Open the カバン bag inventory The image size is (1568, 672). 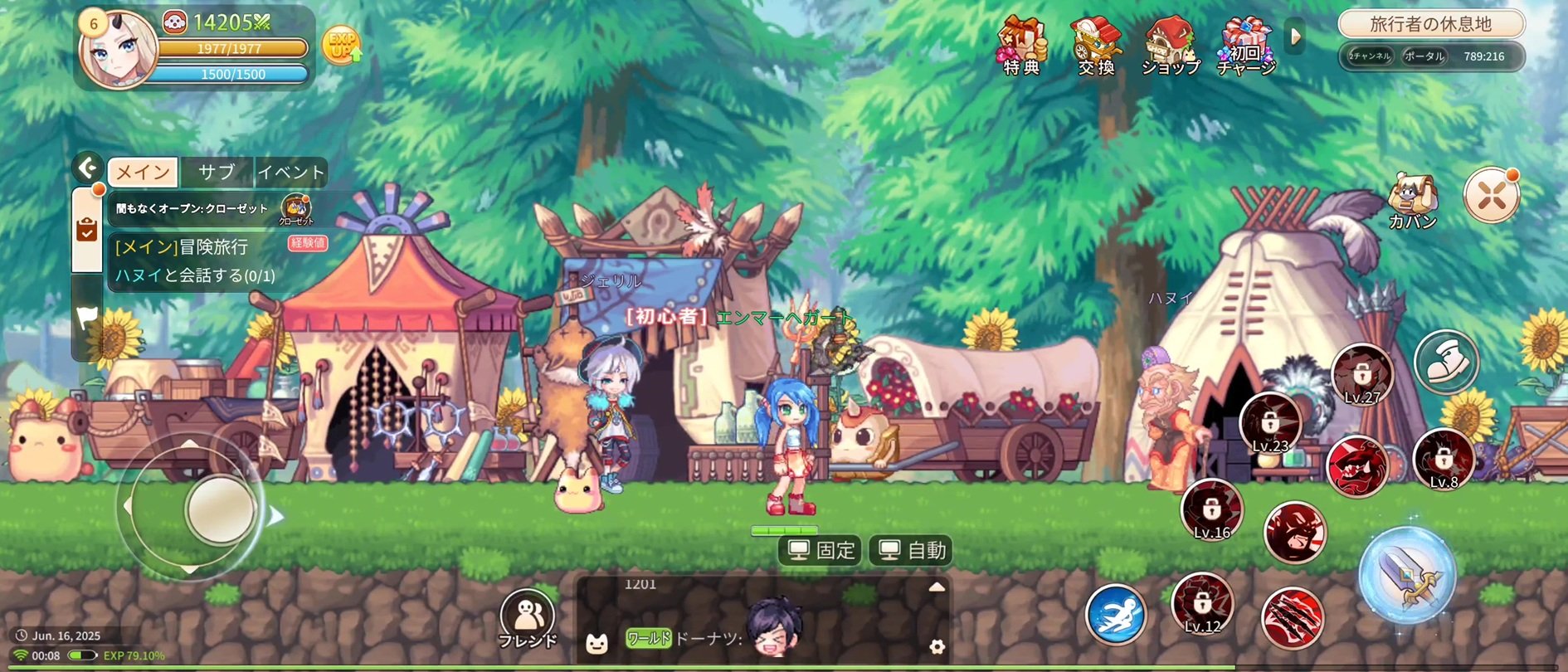(1412, 202)
